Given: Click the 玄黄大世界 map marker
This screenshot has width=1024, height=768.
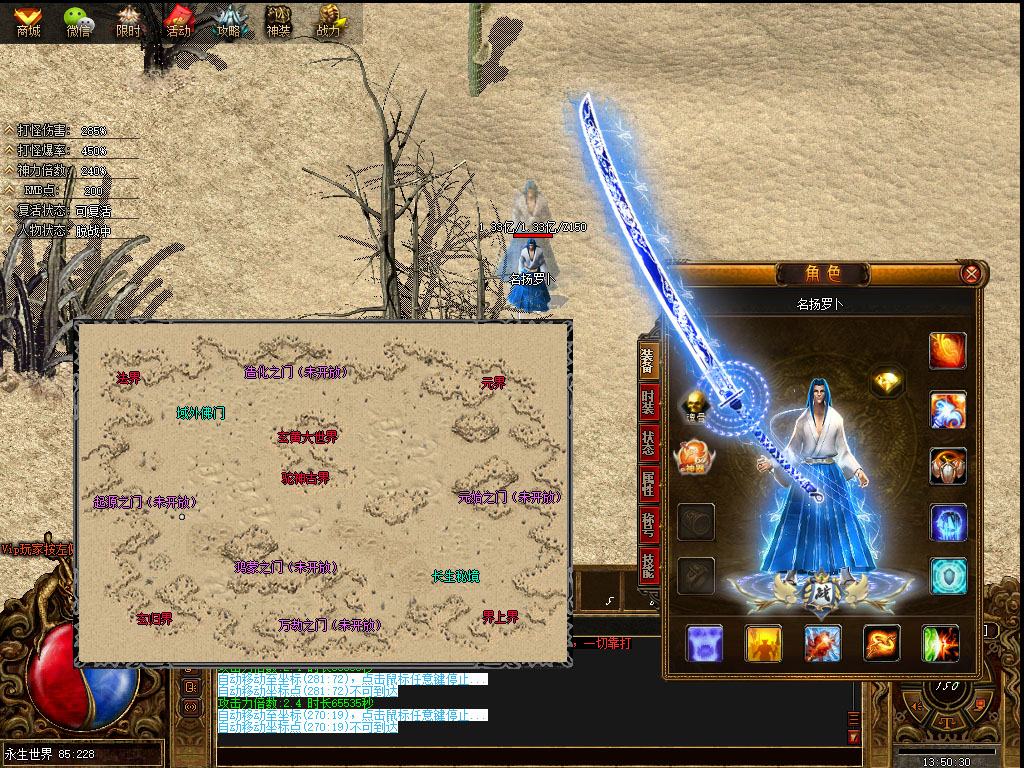Looking at the screenshot, I should tap(308, 437).
